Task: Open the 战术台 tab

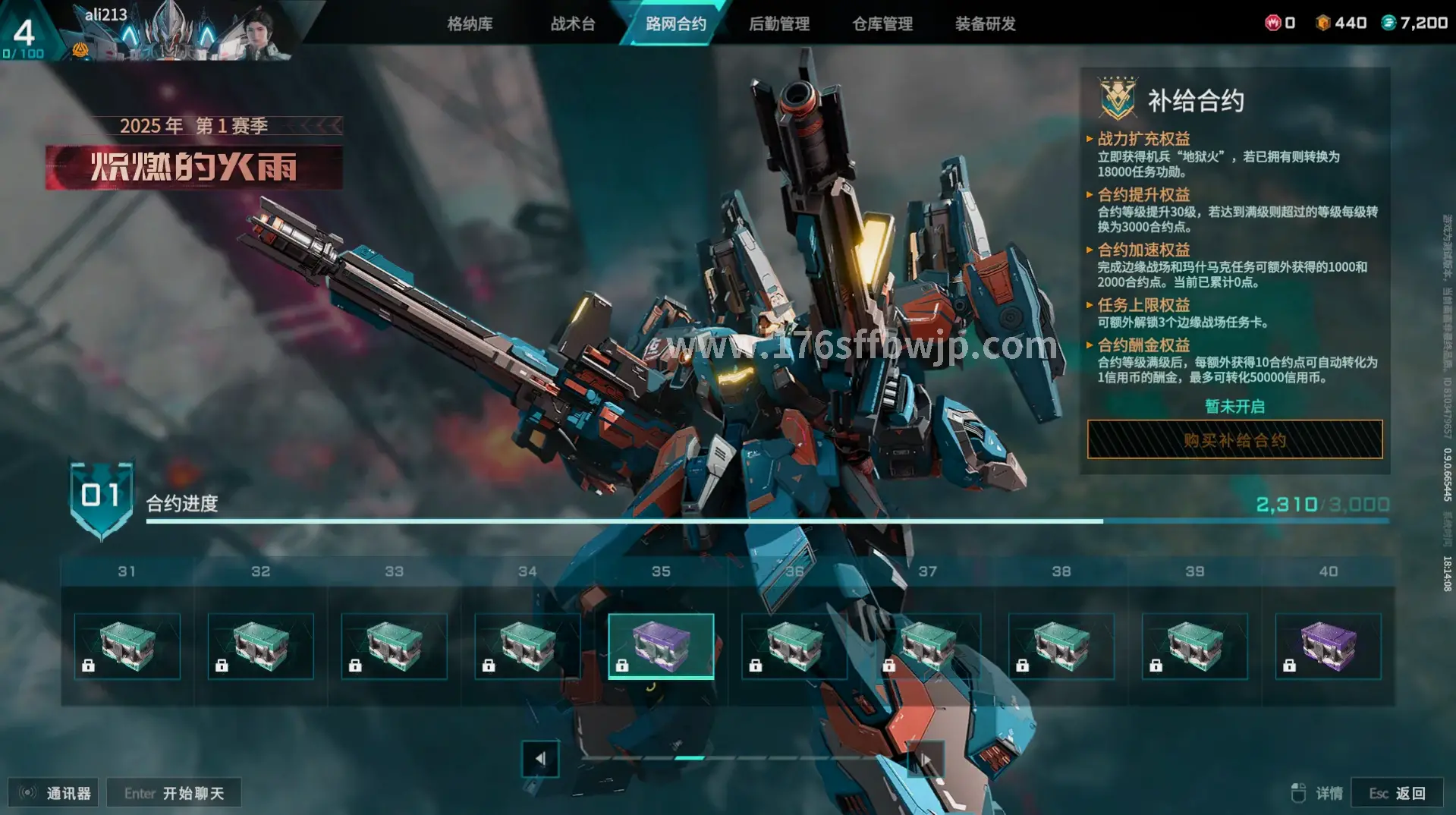Action: point(573,24)
